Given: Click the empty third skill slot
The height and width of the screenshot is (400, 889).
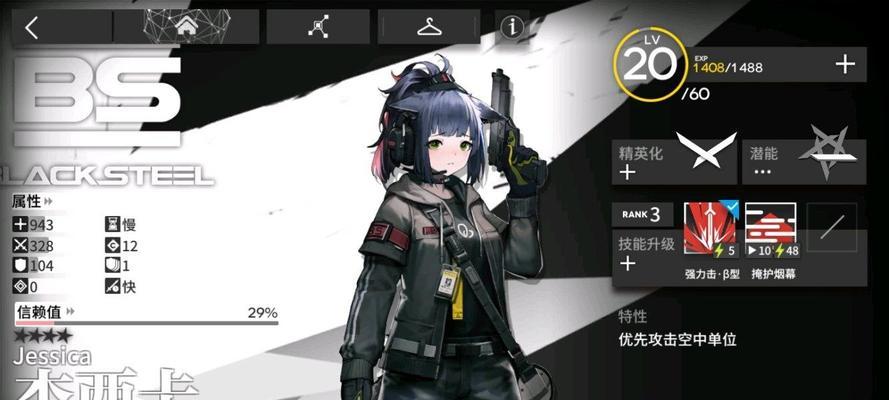Looking at the screenshot, I should (830, 230).
